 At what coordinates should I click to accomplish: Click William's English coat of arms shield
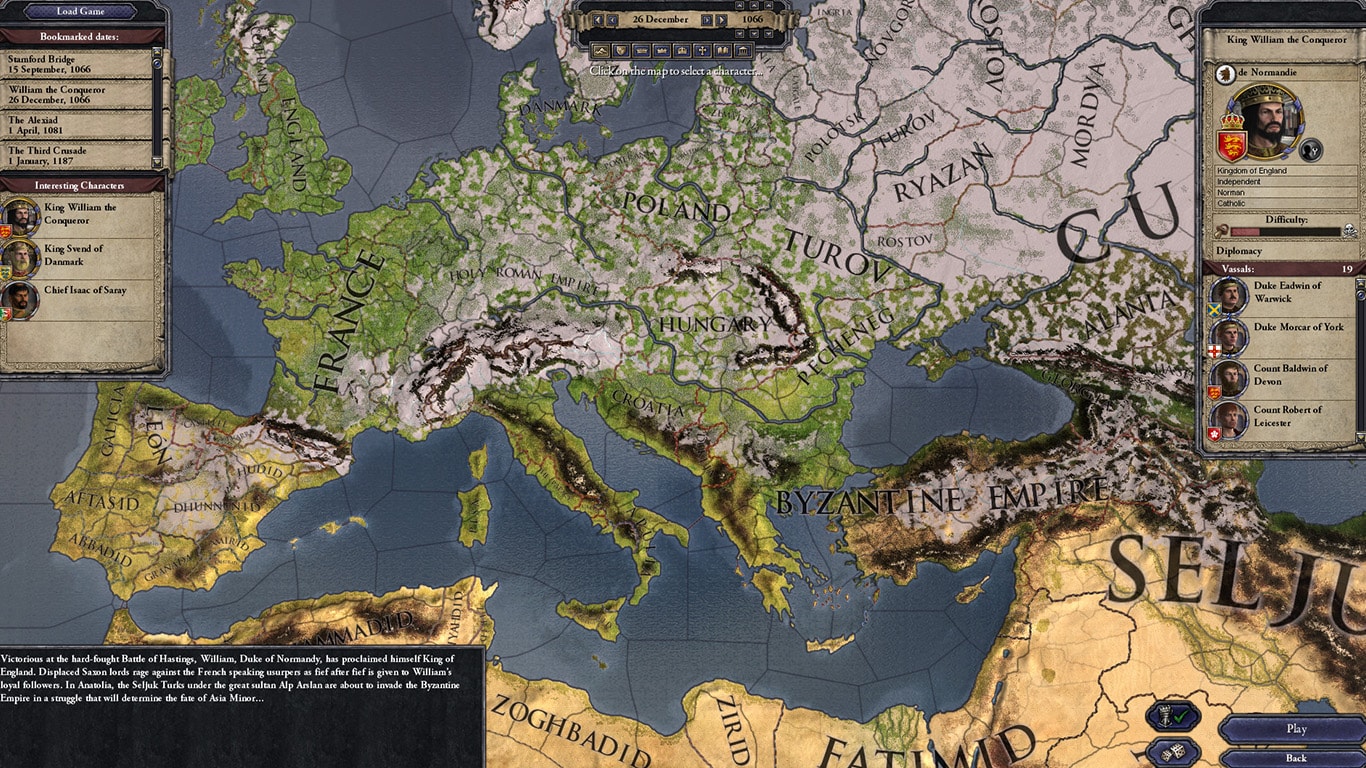pyautogui.click(x=1233, y=143)
